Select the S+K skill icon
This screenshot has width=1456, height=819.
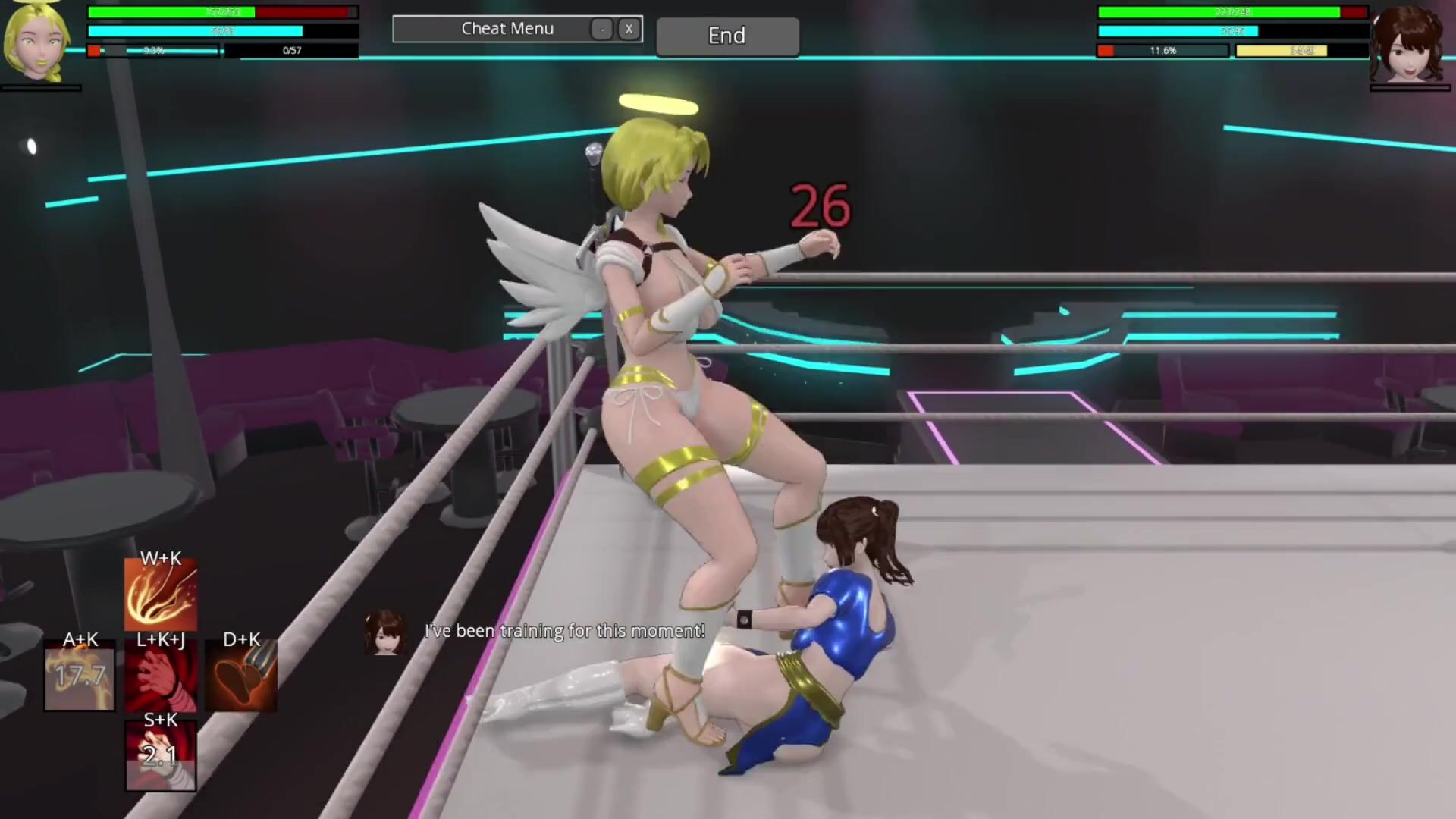pos(161,756)
